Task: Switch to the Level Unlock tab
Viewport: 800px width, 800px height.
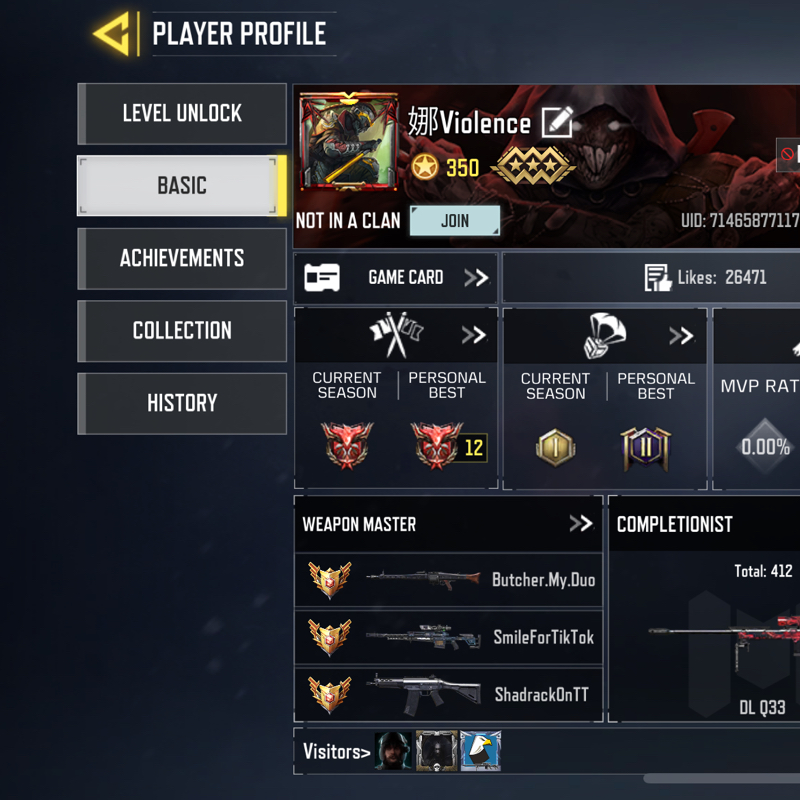Action: [x=182, y=114]
